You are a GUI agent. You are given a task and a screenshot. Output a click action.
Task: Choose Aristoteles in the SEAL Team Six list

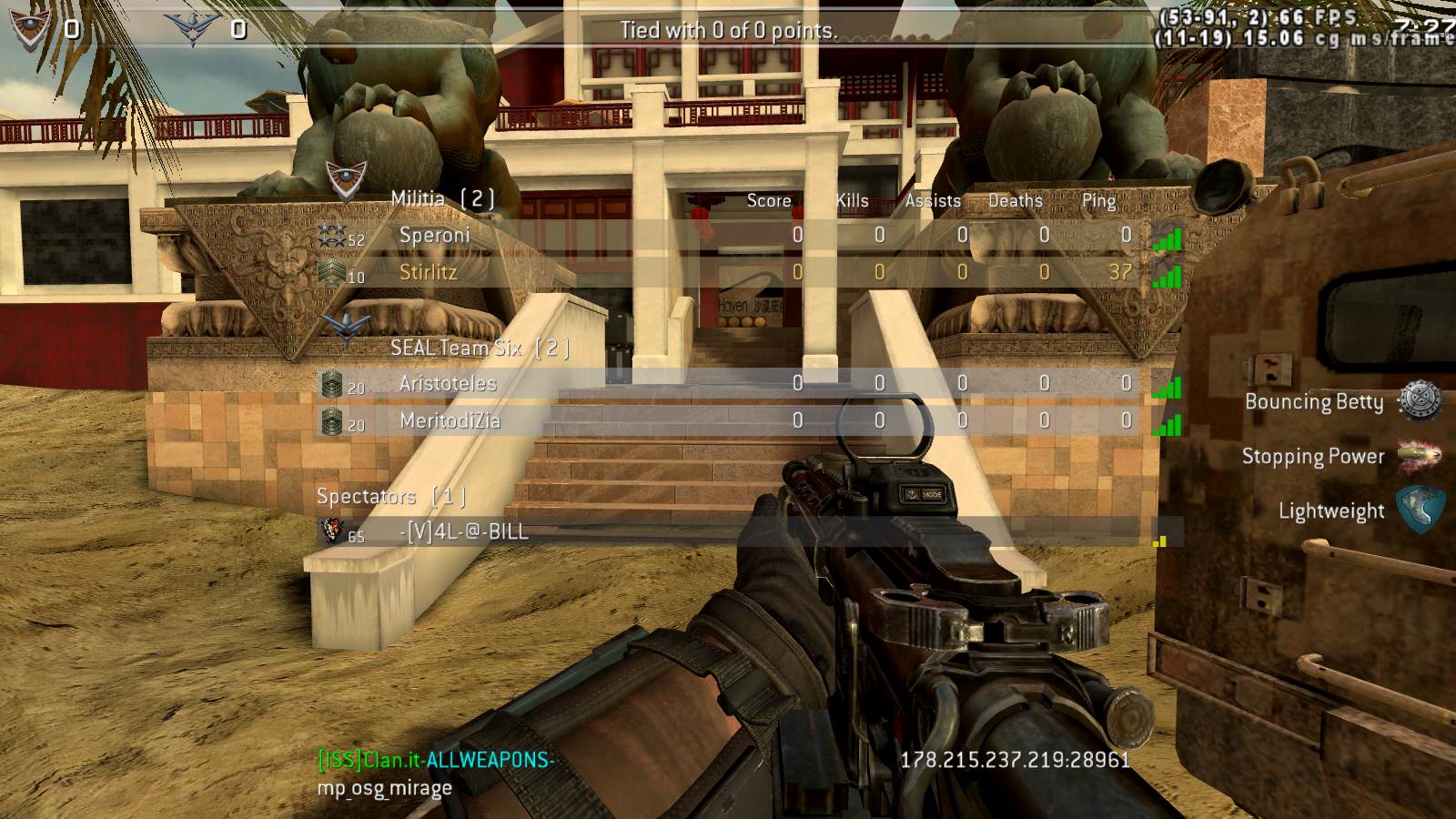click(448, 384)
